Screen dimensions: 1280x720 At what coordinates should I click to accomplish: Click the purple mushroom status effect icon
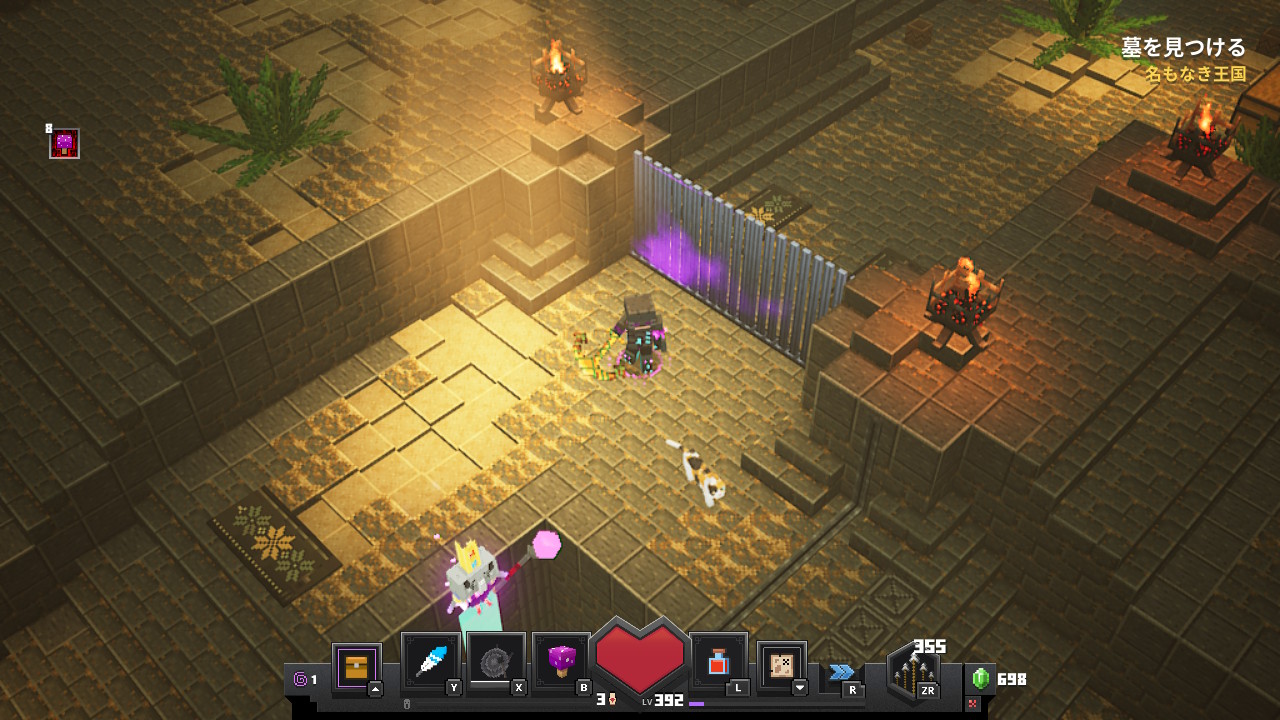(65, 144)
